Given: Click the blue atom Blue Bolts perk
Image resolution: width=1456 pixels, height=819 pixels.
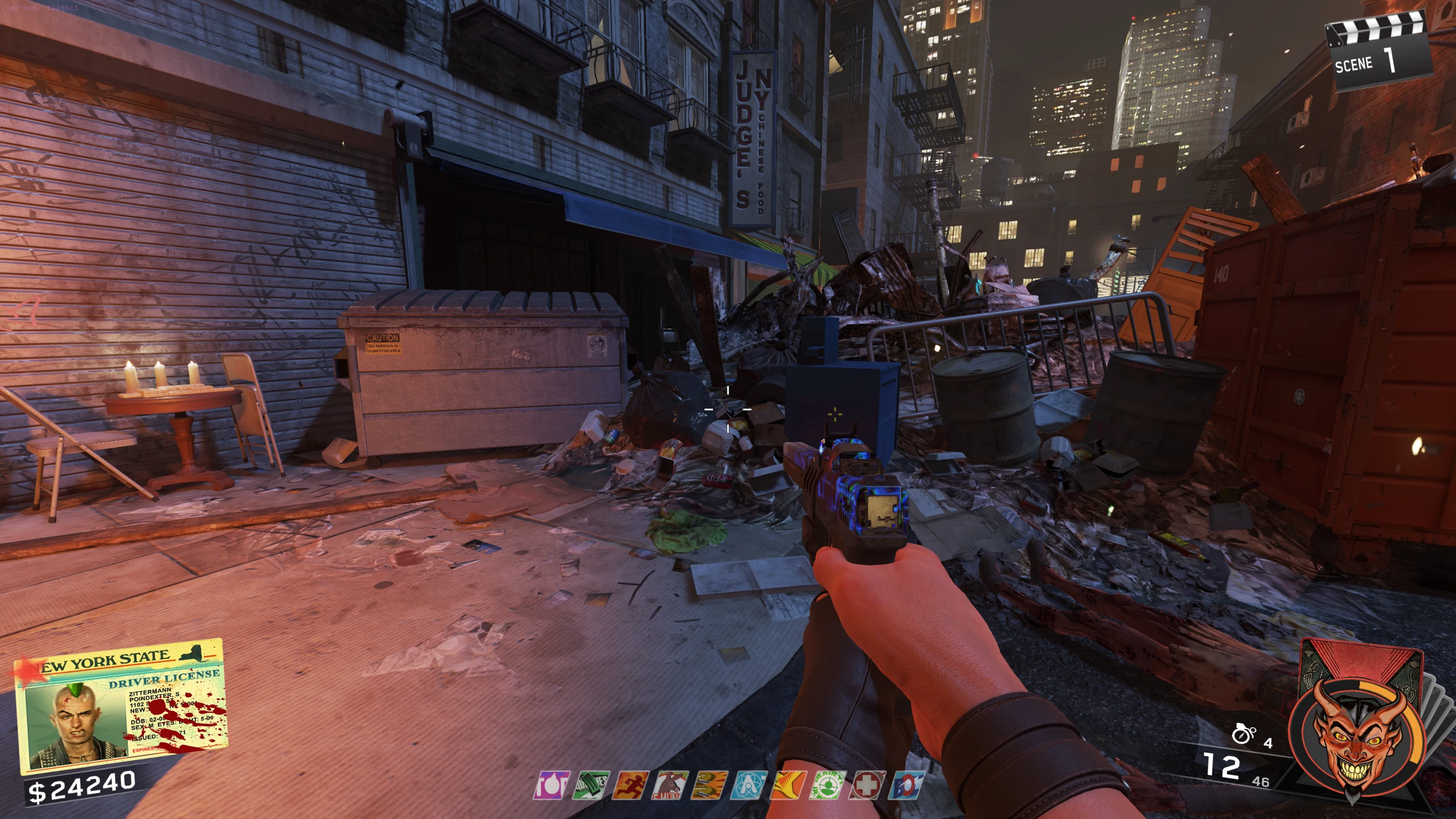Looking at the screenshot, I should [x=749, y=785].
